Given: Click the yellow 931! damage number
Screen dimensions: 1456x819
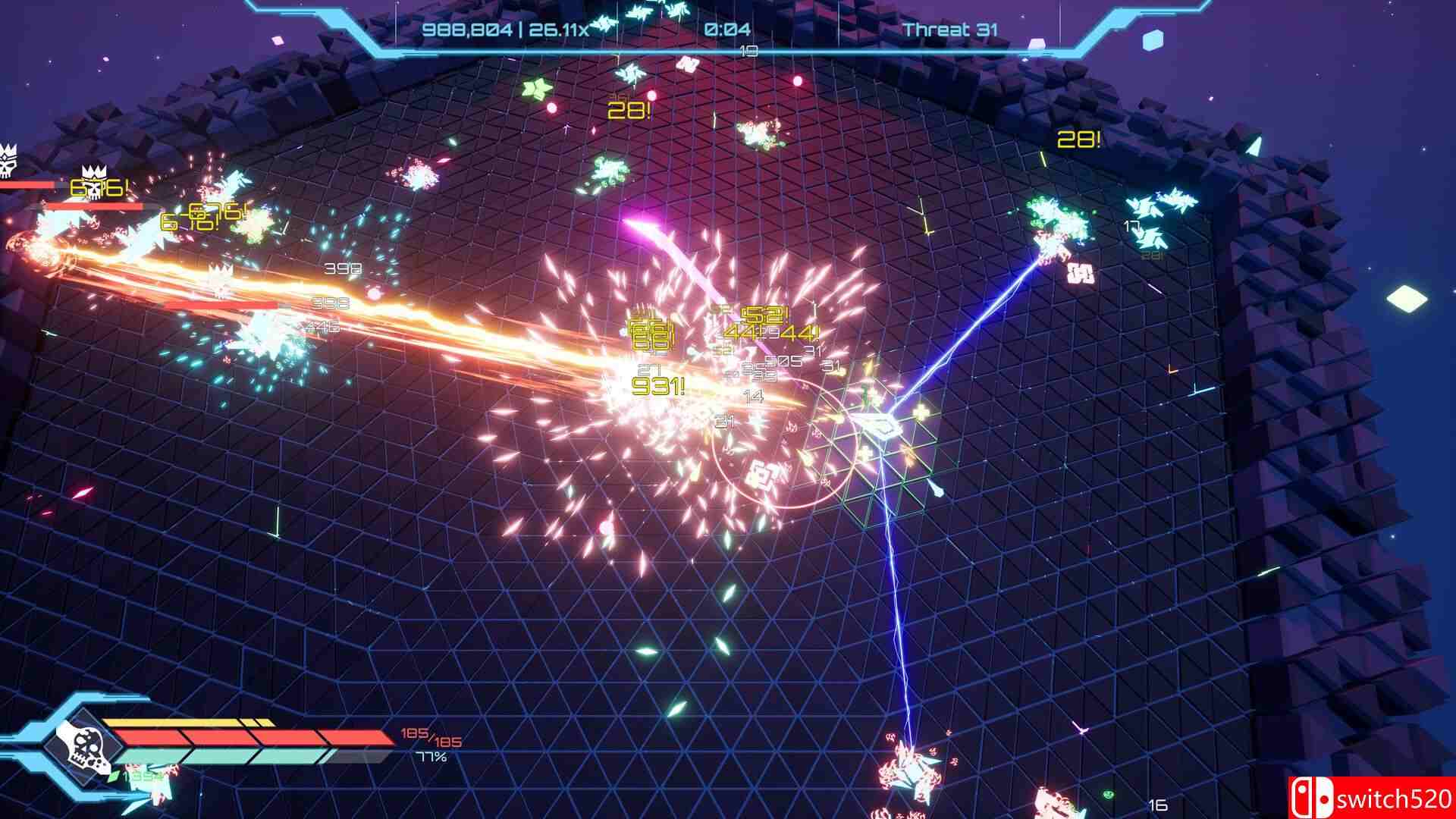Looking at the screenshot, I should [x=658, y=385].
